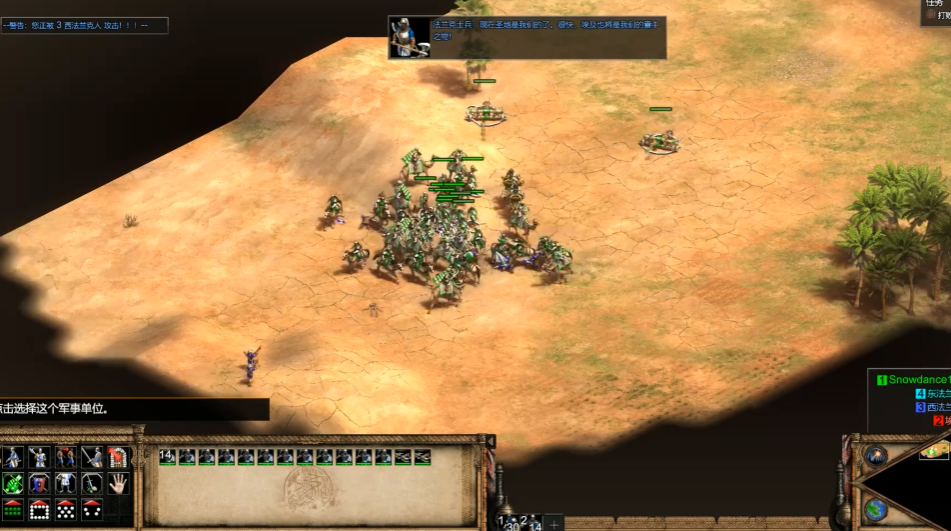Screen dimensions: 951x531
Task: Choose the flank formation with four dots
Action: [x=91, y=509]
